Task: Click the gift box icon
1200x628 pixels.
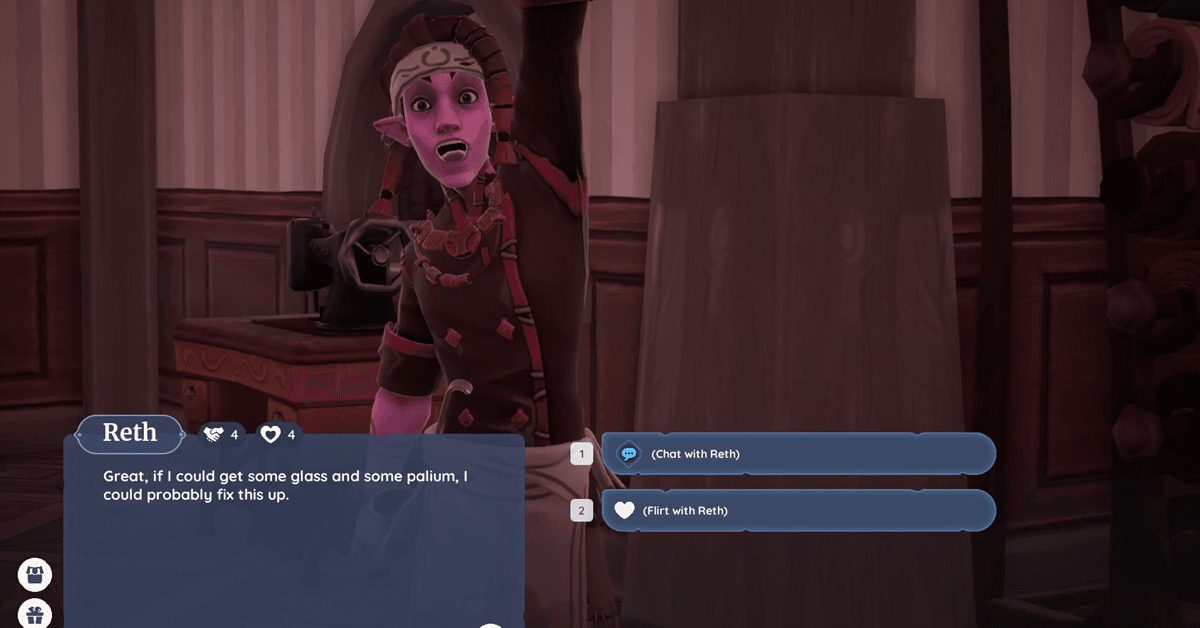Action: (35, 614)
